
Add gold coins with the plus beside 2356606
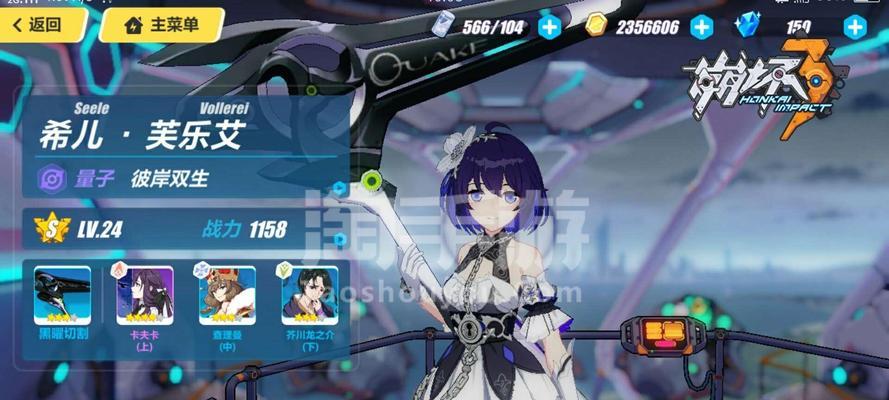tap(702, 27)
